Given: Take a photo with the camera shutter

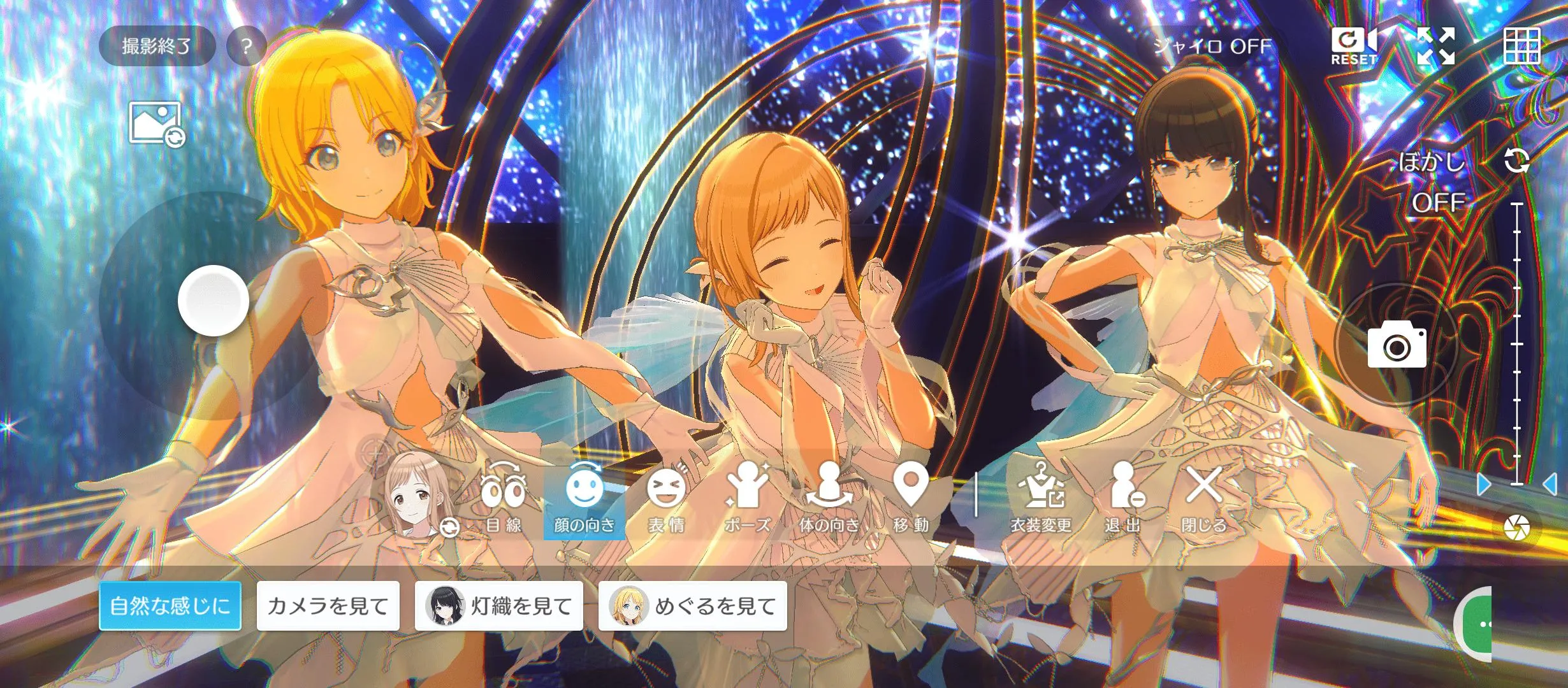Looking at the screenshot, I should click(1397, 345).
